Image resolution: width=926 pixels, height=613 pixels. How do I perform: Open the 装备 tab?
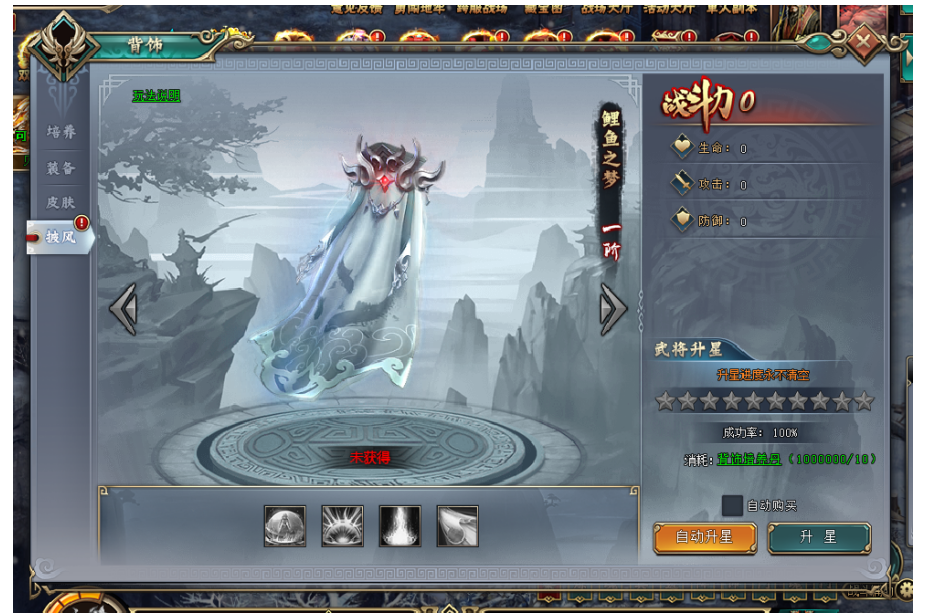coord(61,168)
